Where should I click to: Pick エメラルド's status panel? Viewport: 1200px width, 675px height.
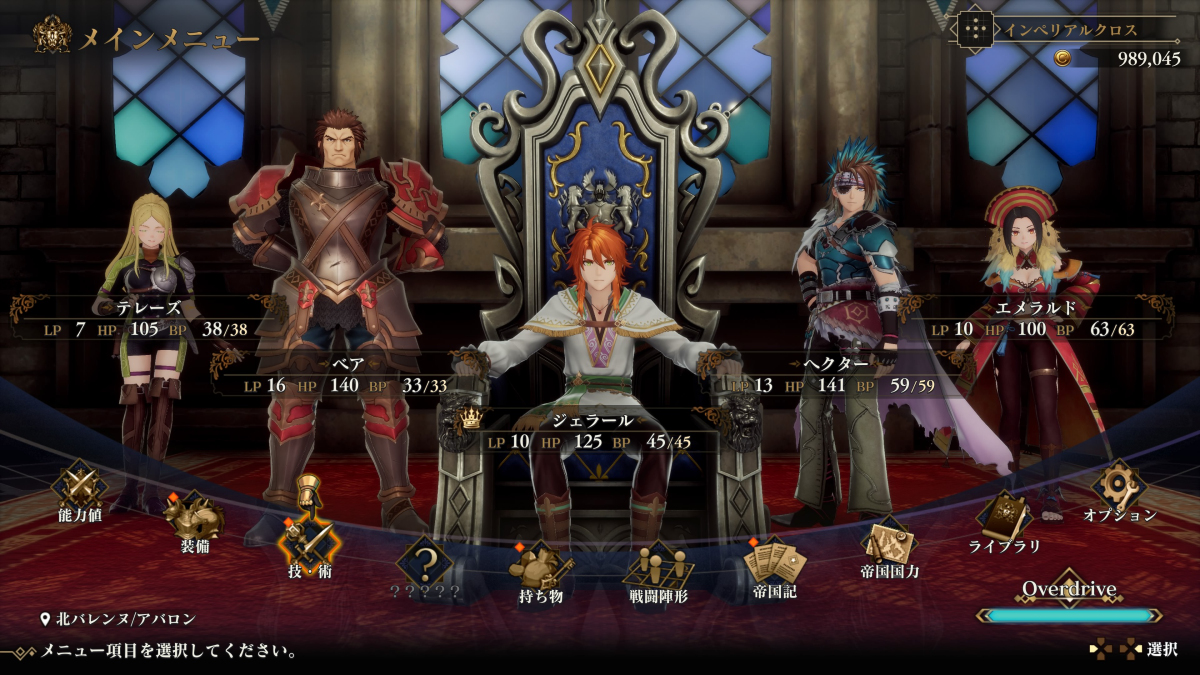click(x=1049, y=319)
